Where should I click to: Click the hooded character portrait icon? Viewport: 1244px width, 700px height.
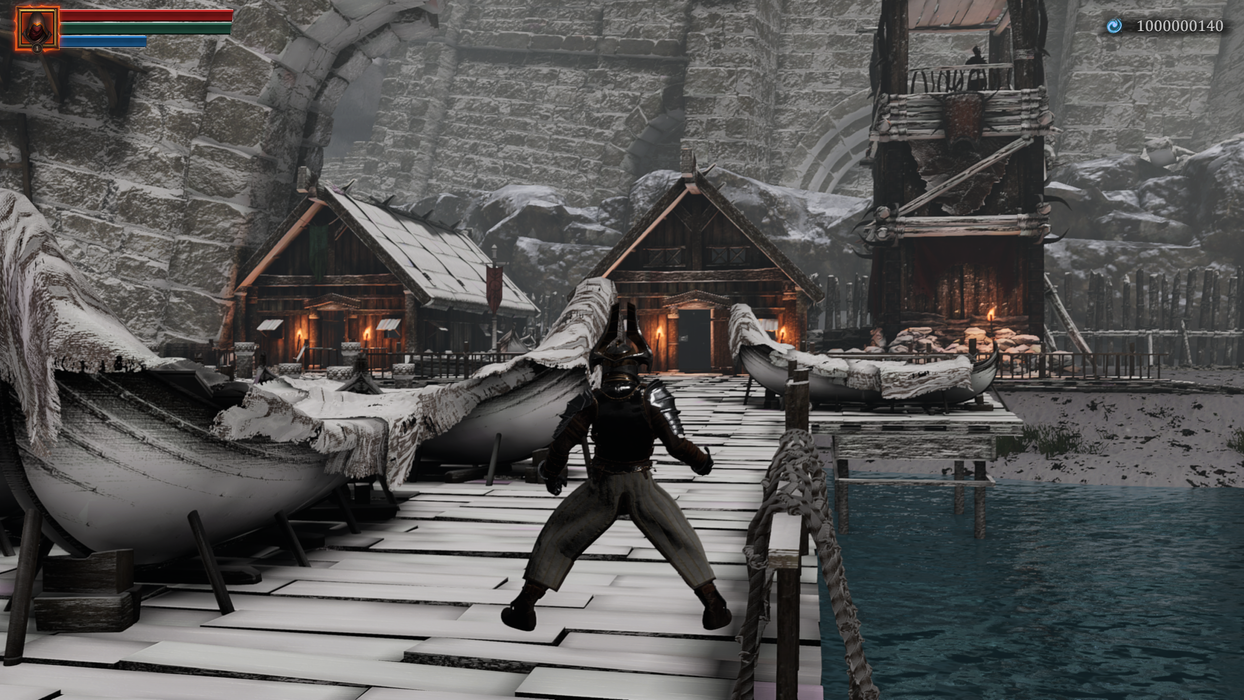[x=37, y=28]
